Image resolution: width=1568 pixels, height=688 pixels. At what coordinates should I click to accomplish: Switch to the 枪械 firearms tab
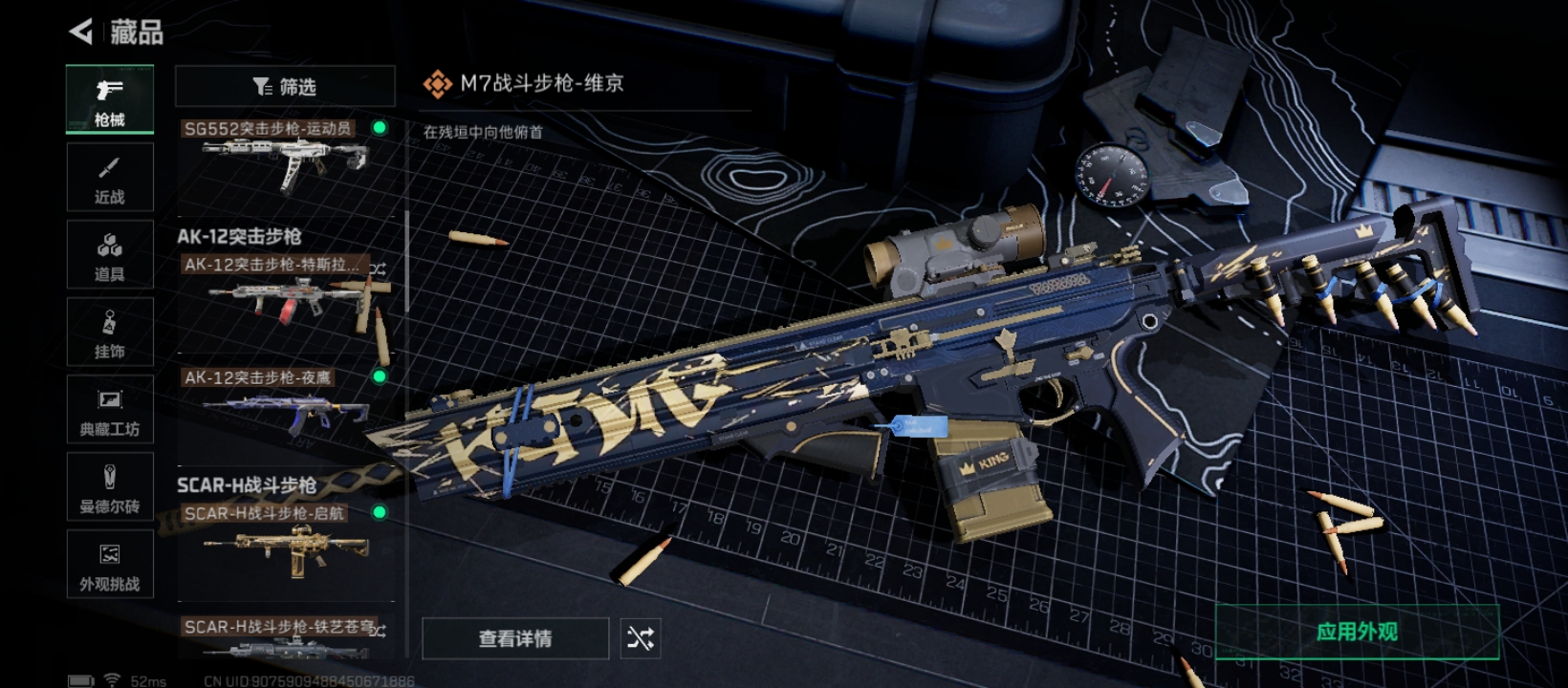click(110, 99)
